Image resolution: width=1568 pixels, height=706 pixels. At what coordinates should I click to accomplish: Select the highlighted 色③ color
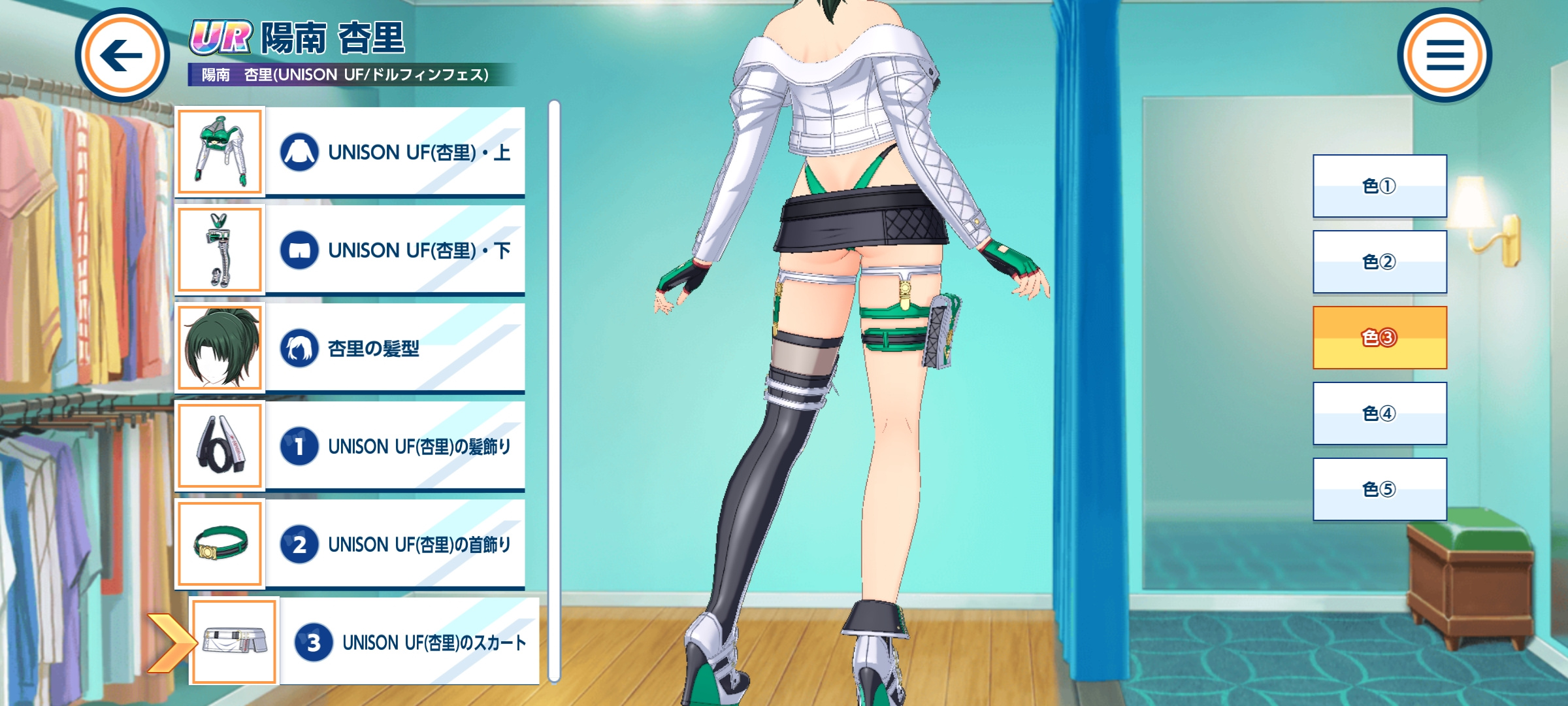click(x=1379, y=338)
